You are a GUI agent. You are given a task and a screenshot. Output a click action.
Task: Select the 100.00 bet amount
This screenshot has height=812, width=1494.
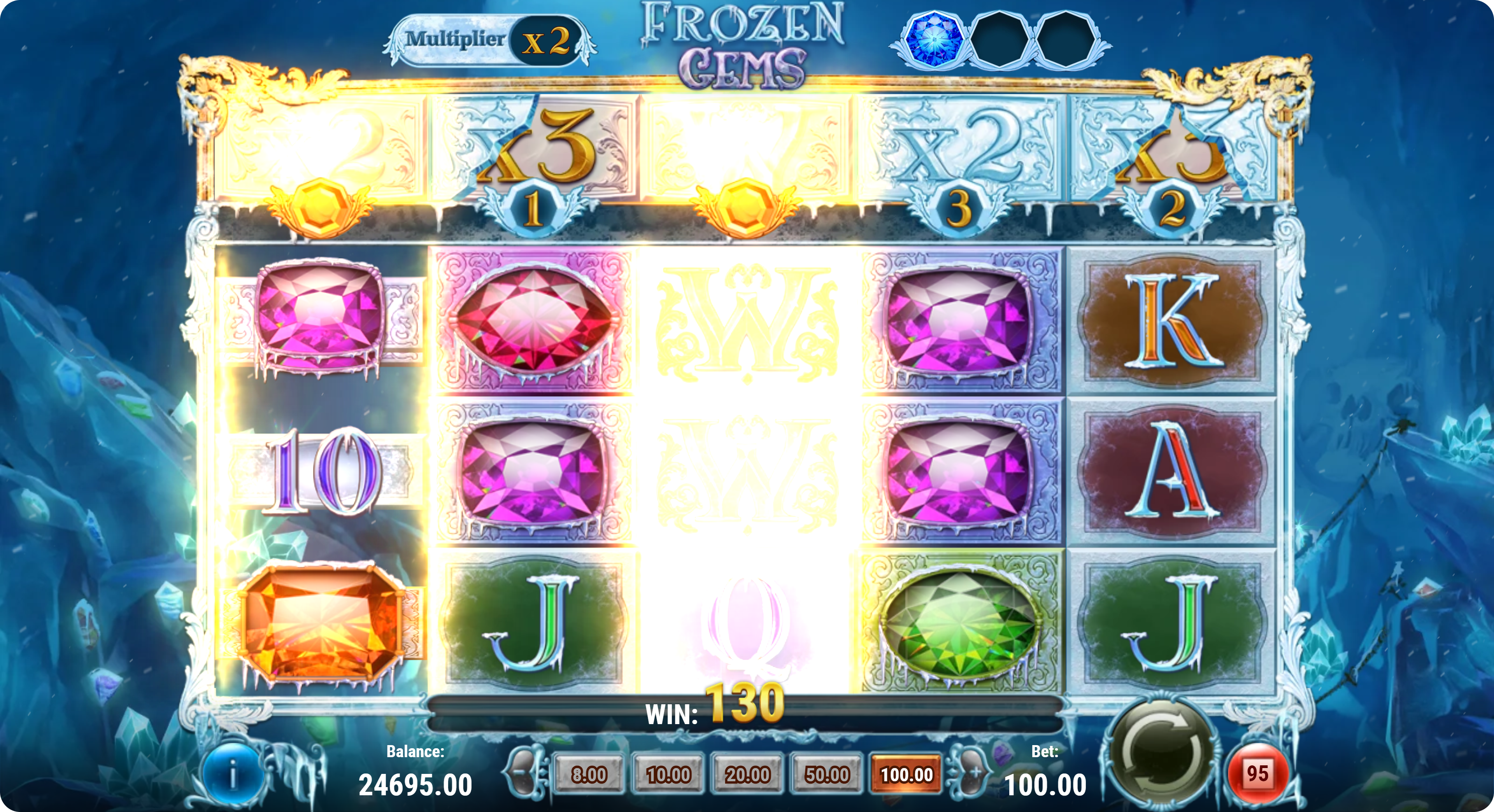click(907, 774)
